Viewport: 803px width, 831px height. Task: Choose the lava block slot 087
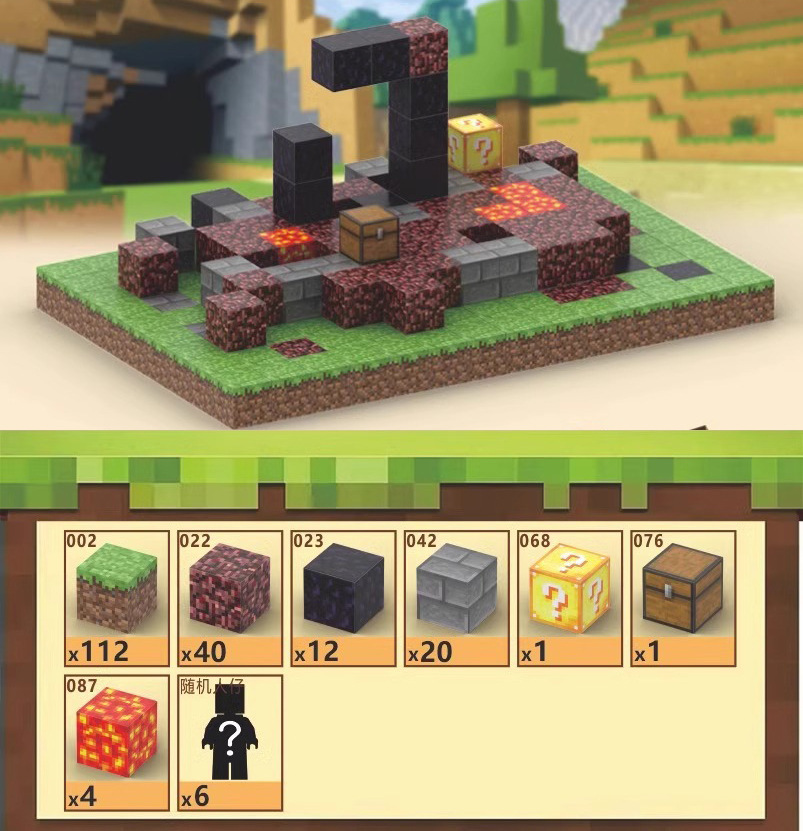coord(117,742)
